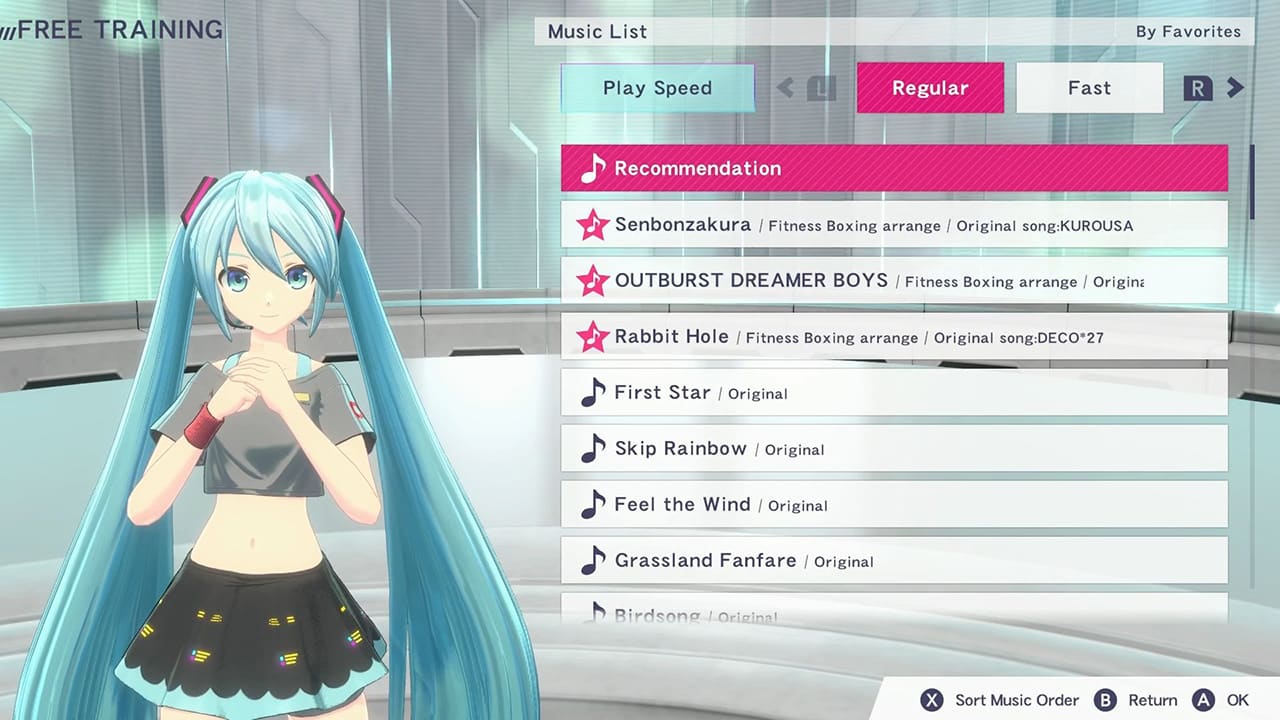Click the R shoulder button icon

tap(1197, 88)
